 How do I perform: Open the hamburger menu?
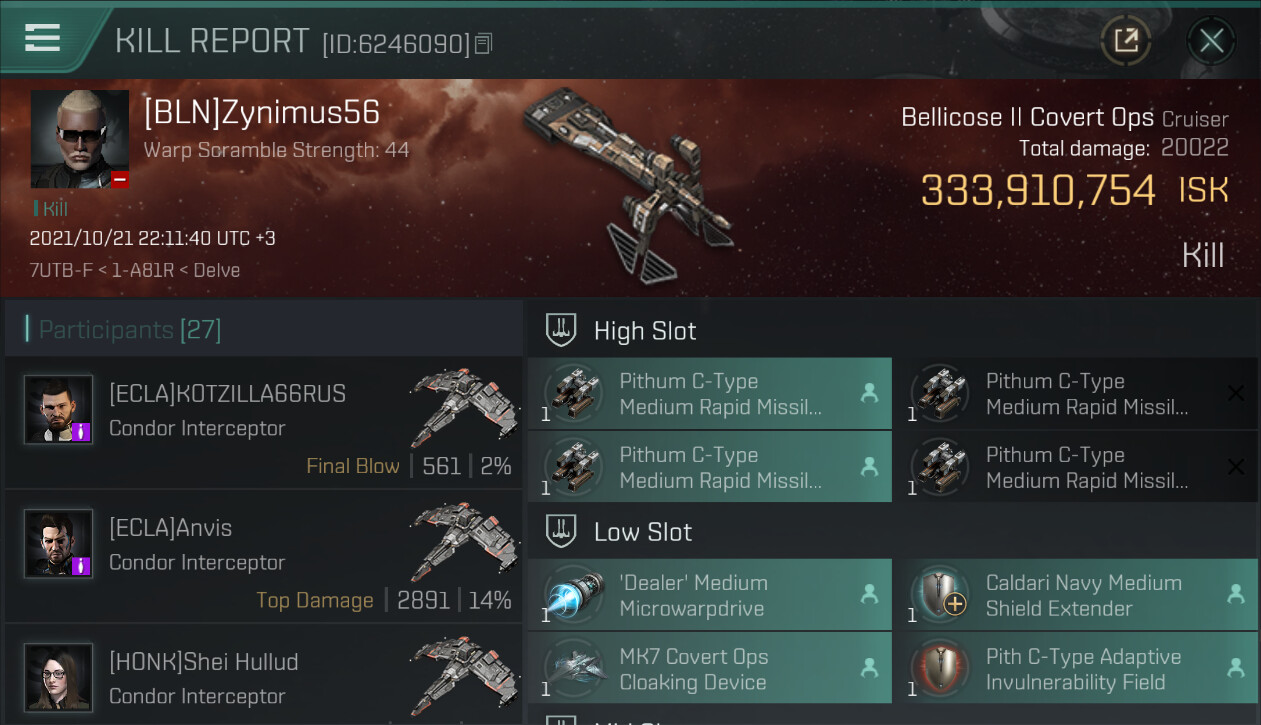pyautogui.click(x=42, y=38)
